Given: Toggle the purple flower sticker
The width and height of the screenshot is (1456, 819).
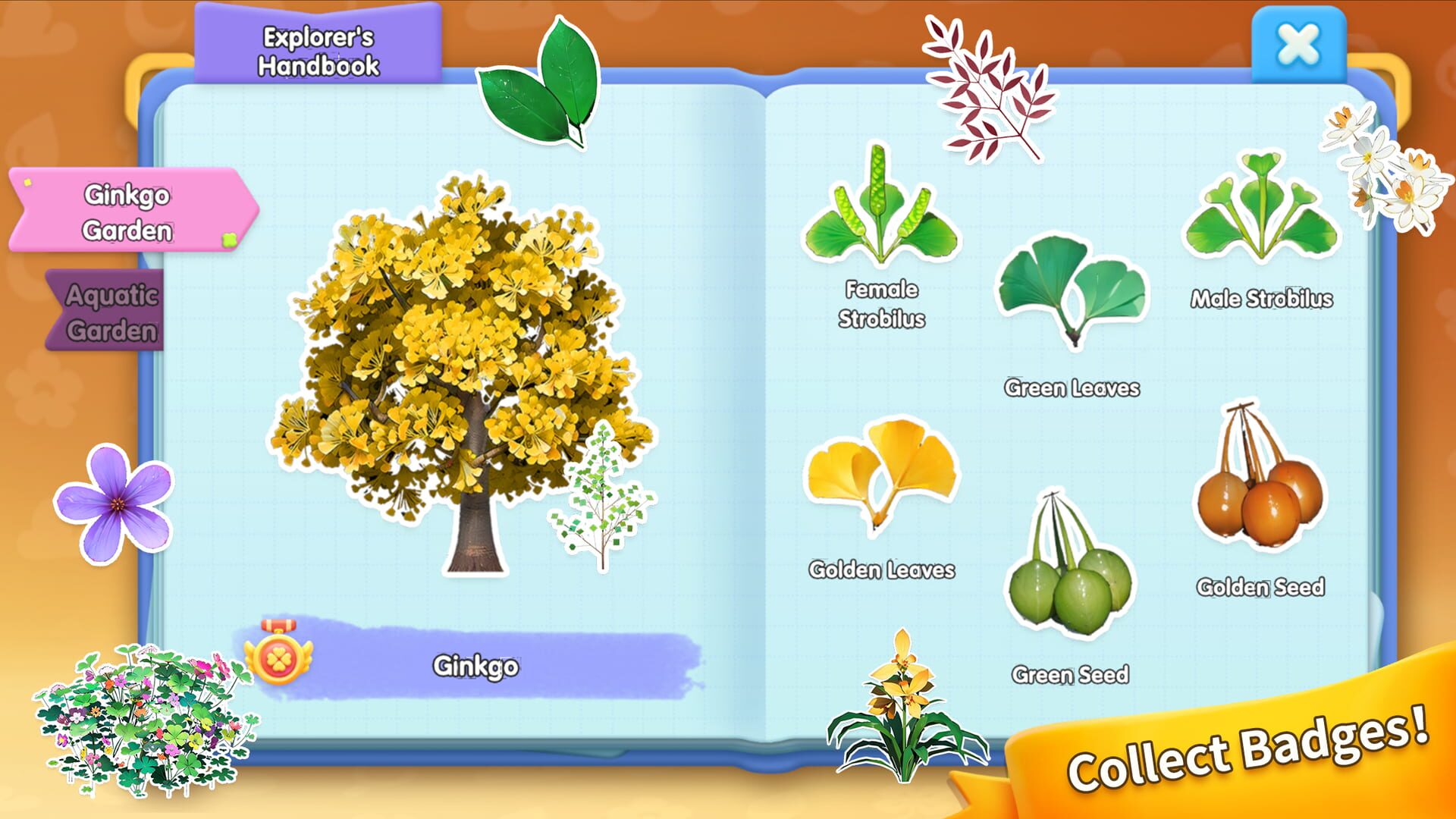Looking at the screenshot, I should tap(114, 493).
